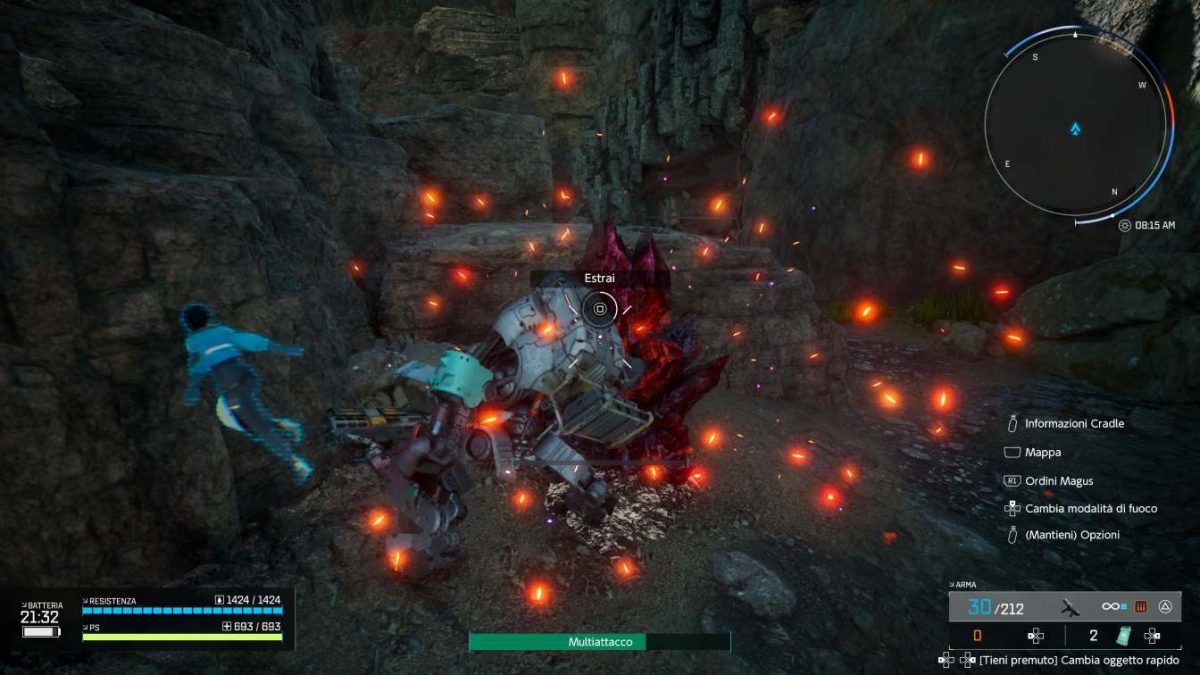The width and height of the screenshot is (1200, 675).
Task: Select the Informazioni Cradle shortcut
Action: 1074,423
